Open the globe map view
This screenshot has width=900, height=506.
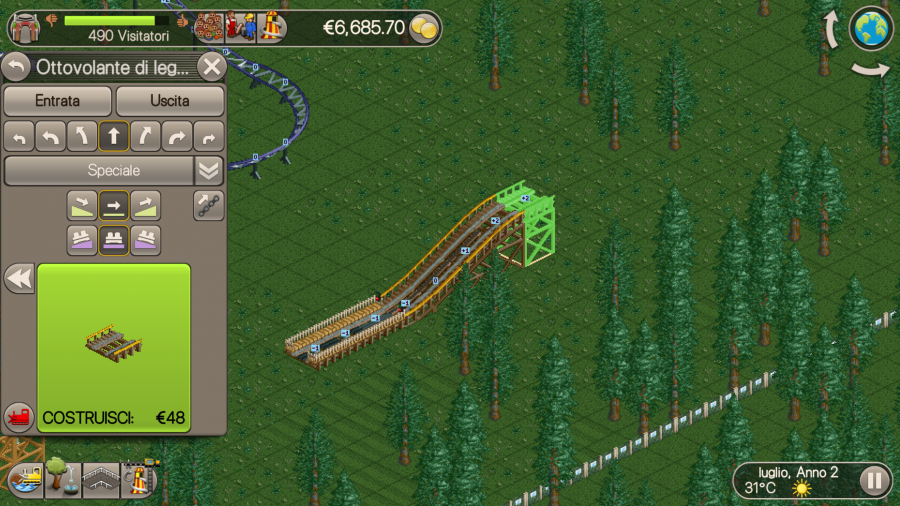point(871,28)
